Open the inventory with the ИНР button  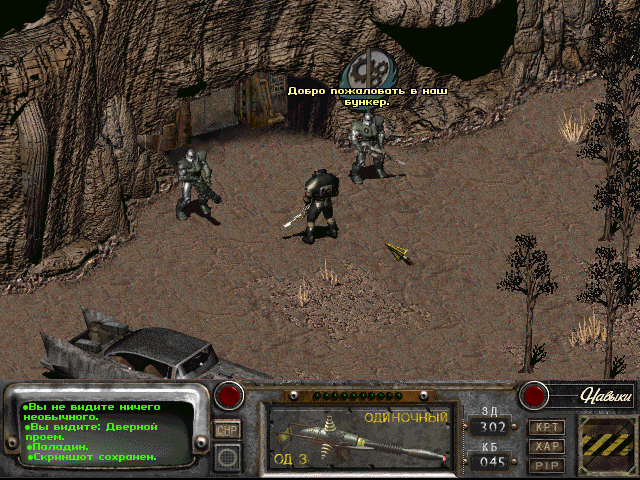click(227, 429)
